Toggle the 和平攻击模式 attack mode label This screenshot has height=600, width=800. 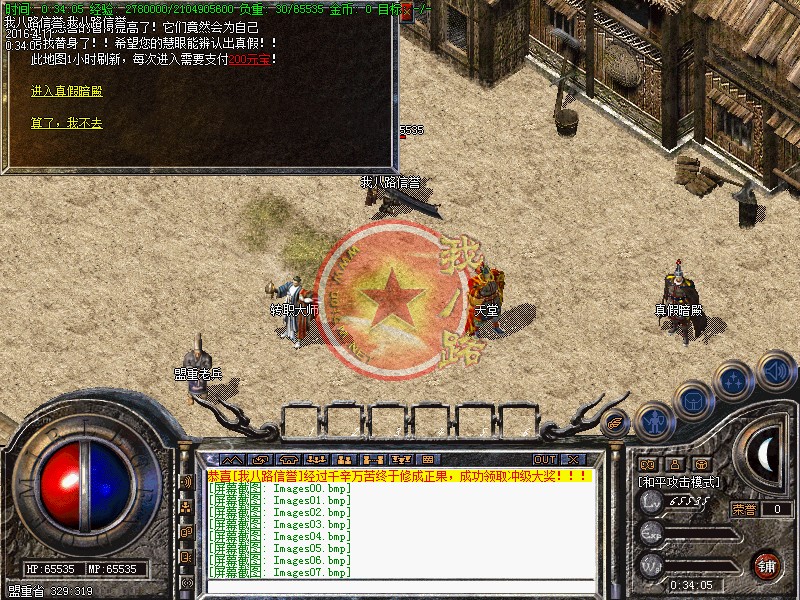[x=680, y=482]
